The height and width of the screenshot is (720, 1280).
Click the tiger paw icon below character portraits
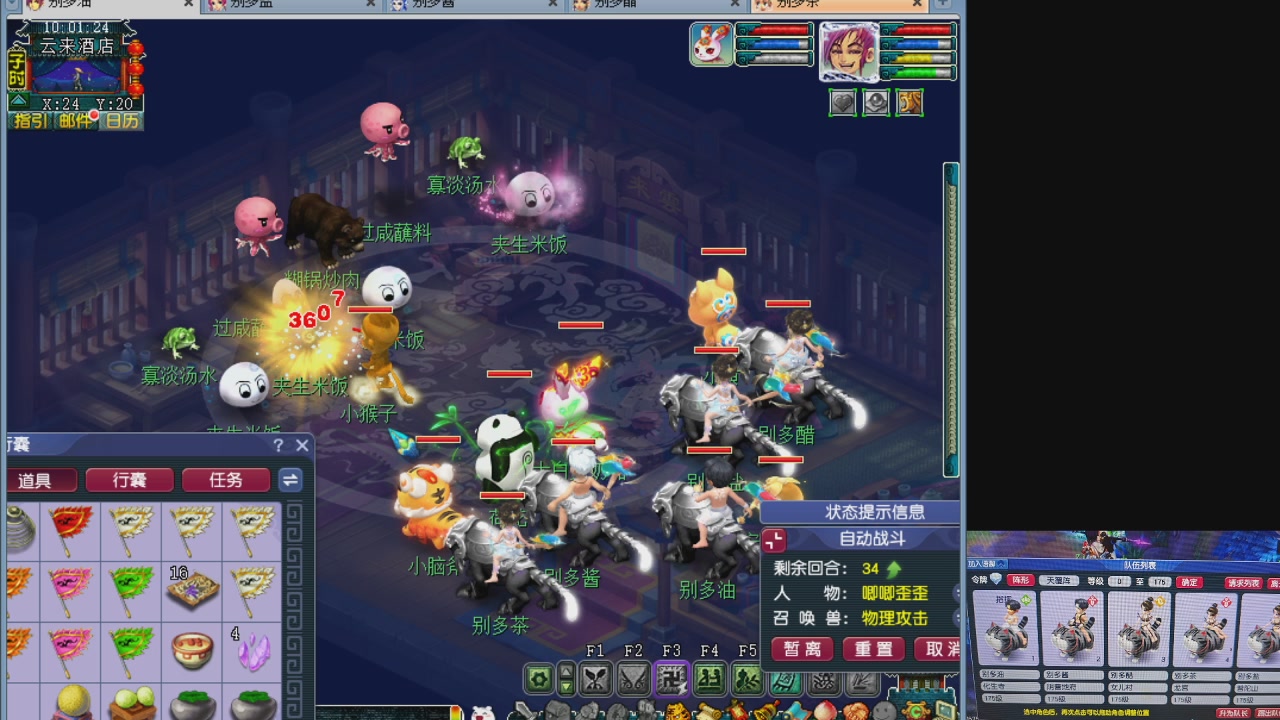click(x=910, y=102)
